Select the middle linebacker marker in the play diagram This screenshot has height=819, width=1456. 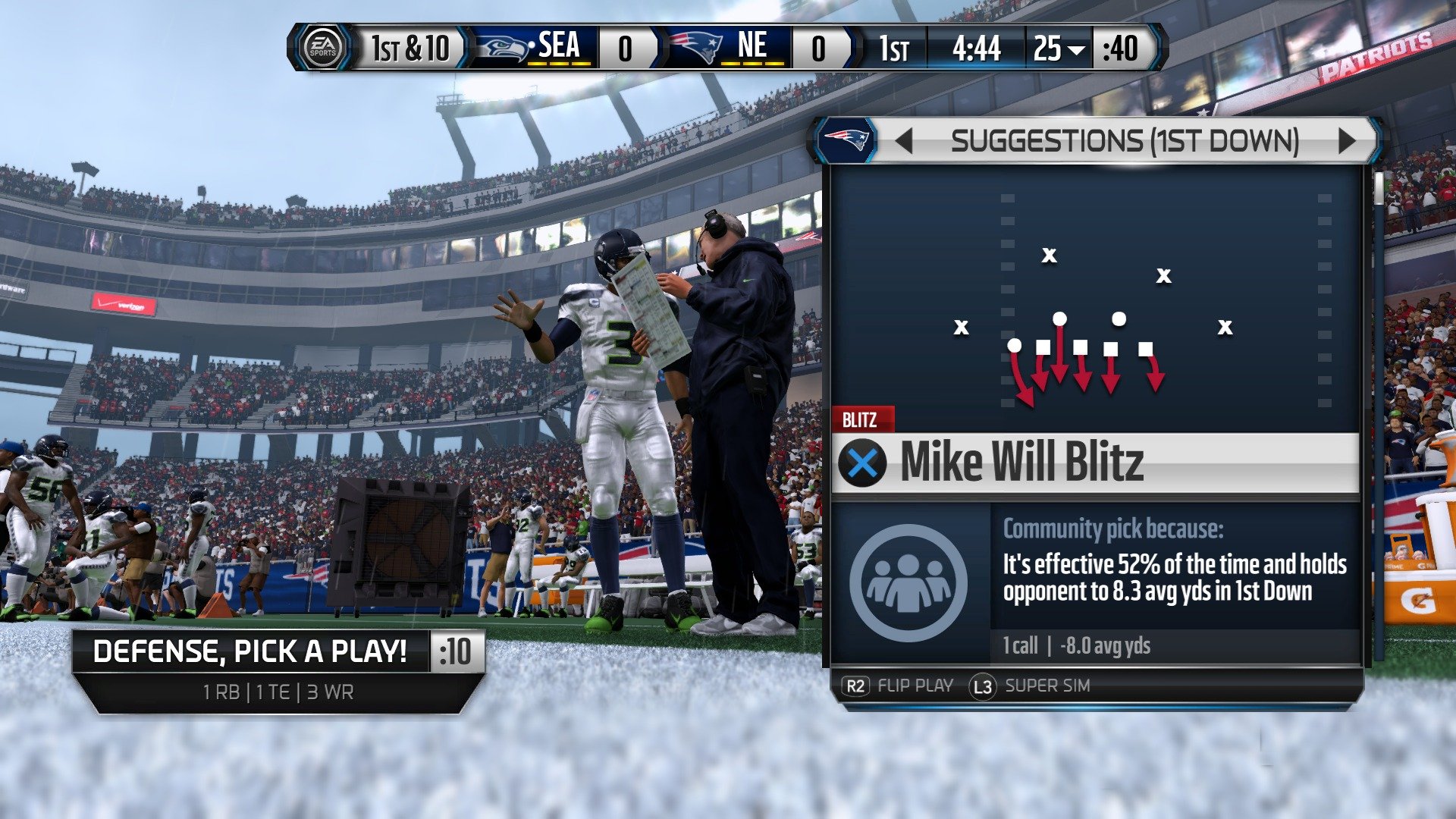click(x=1059, y=320)
